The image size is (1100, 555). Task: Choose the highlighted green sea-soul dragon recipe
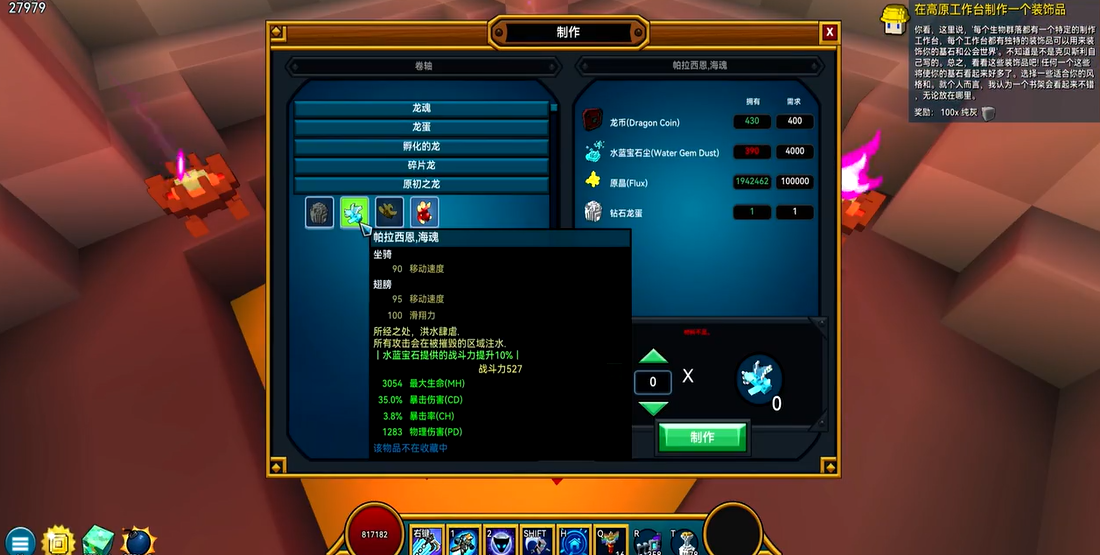click(354, 212)
